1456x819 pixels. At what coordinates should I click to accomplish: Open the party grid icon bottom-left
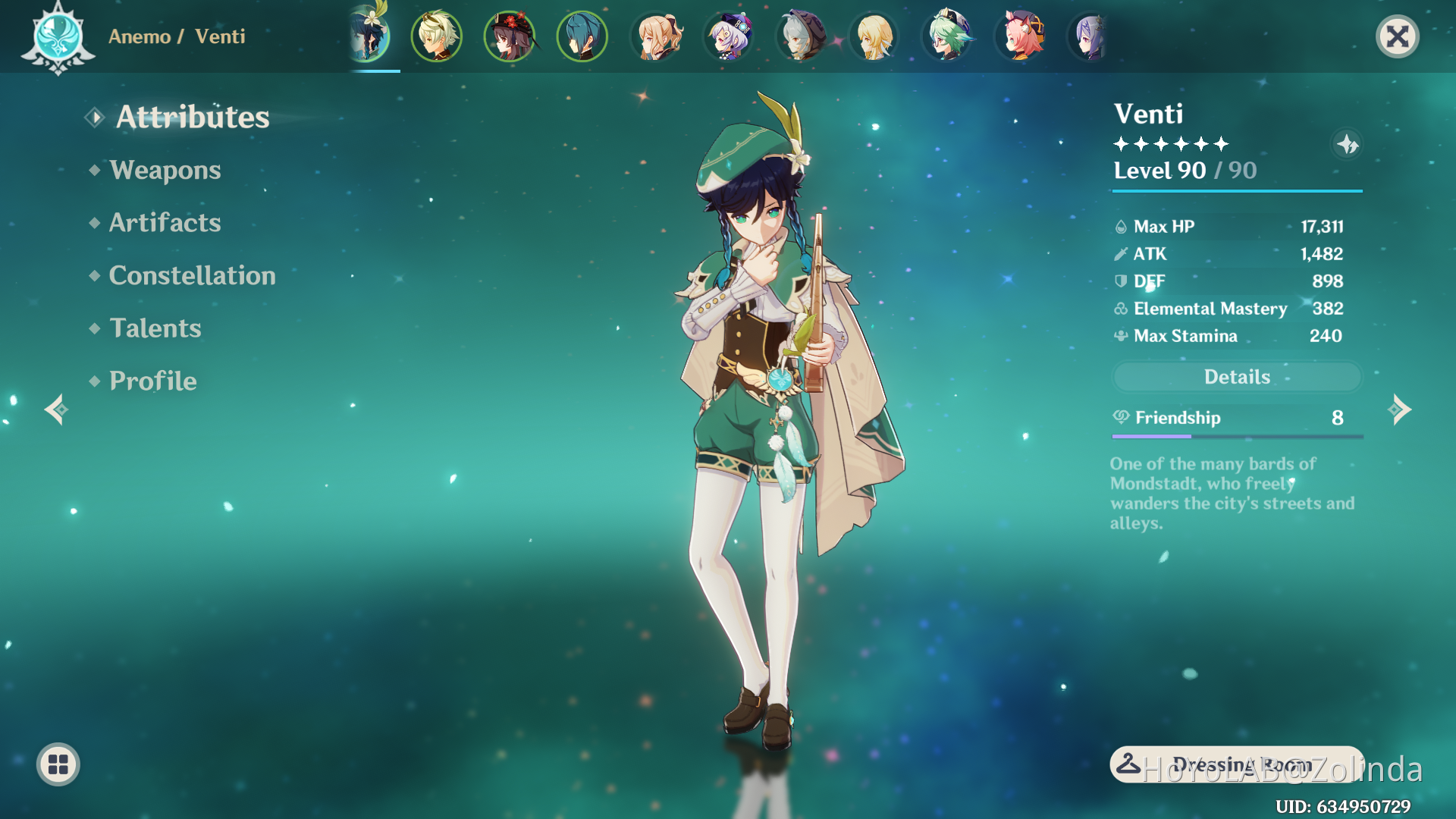pyautogui.click(x=57, y=764)
